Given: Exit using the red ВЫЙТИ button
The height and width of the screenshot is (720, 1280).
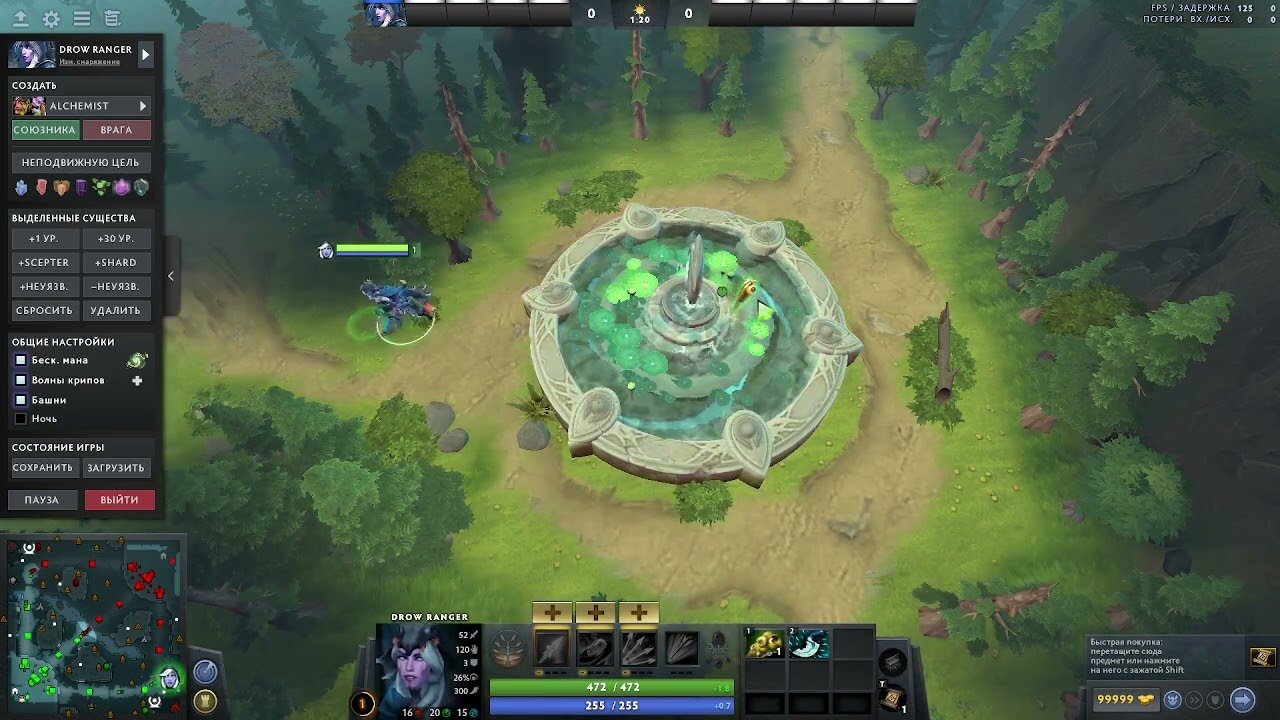Looking at the screenshot, I should 119,500.
